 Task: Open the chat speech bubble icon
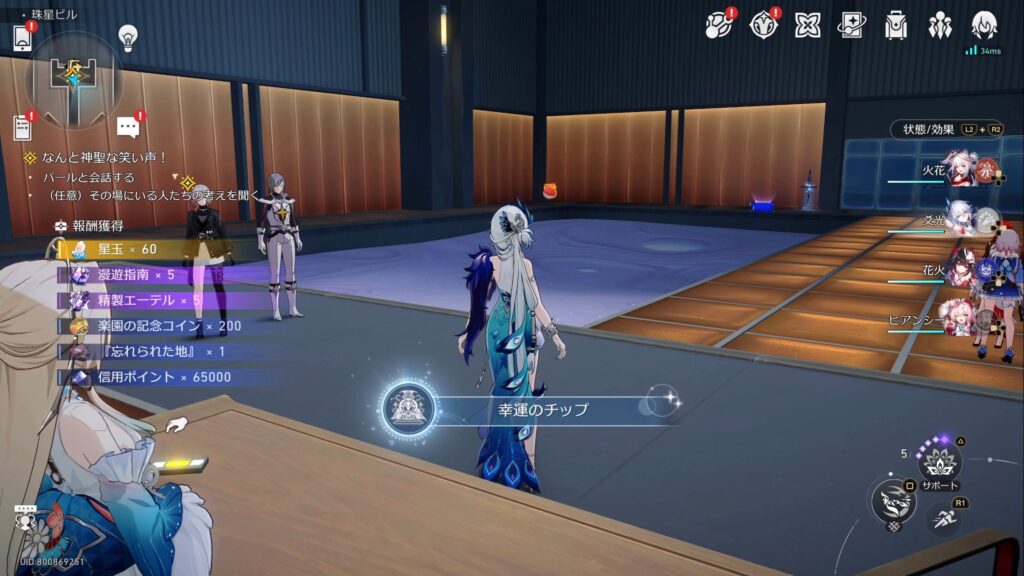tap(127, 127)
